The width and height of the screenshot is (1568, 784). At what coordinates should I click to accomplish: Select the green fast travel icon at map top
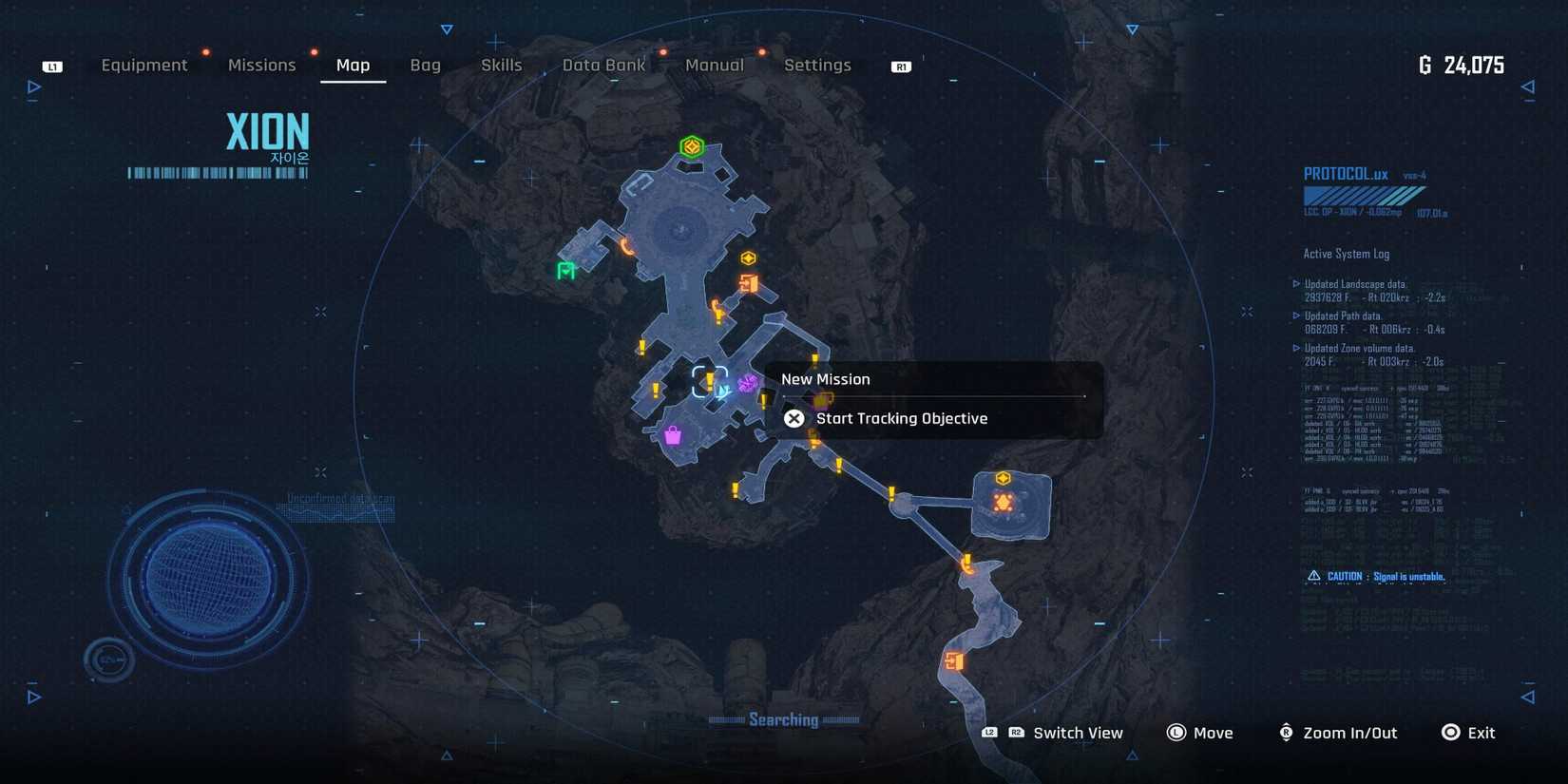click(692, 146)
